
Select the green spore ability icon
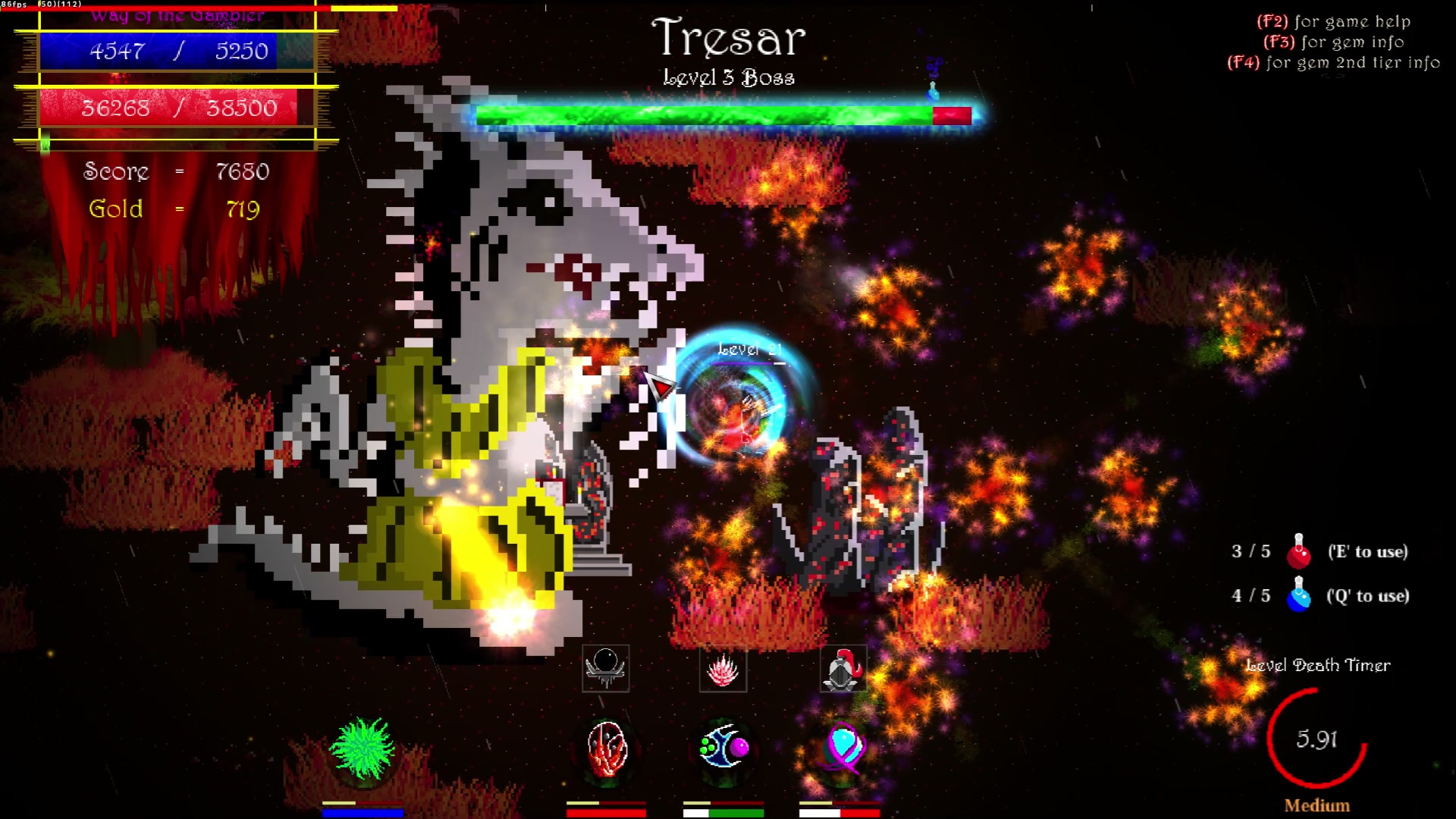pyautogui.click(x=362, y=751)
